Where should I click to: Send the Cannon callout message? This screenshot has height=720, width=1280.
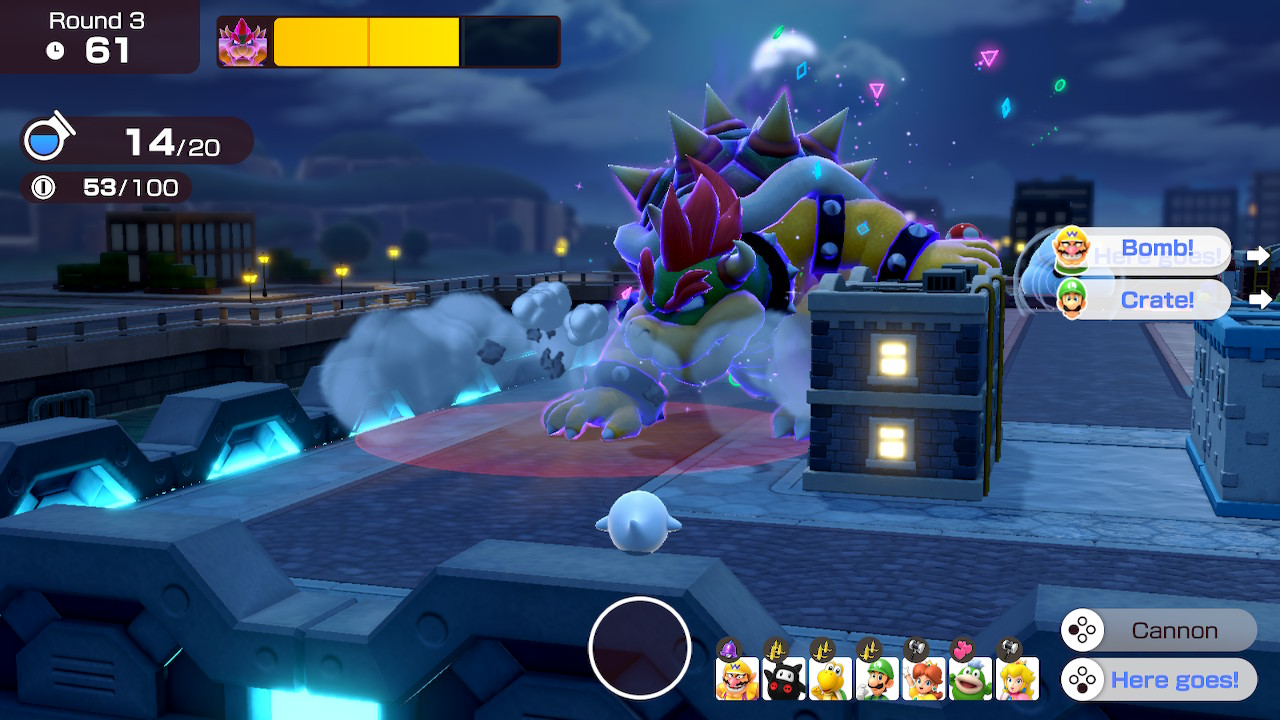1158,631
